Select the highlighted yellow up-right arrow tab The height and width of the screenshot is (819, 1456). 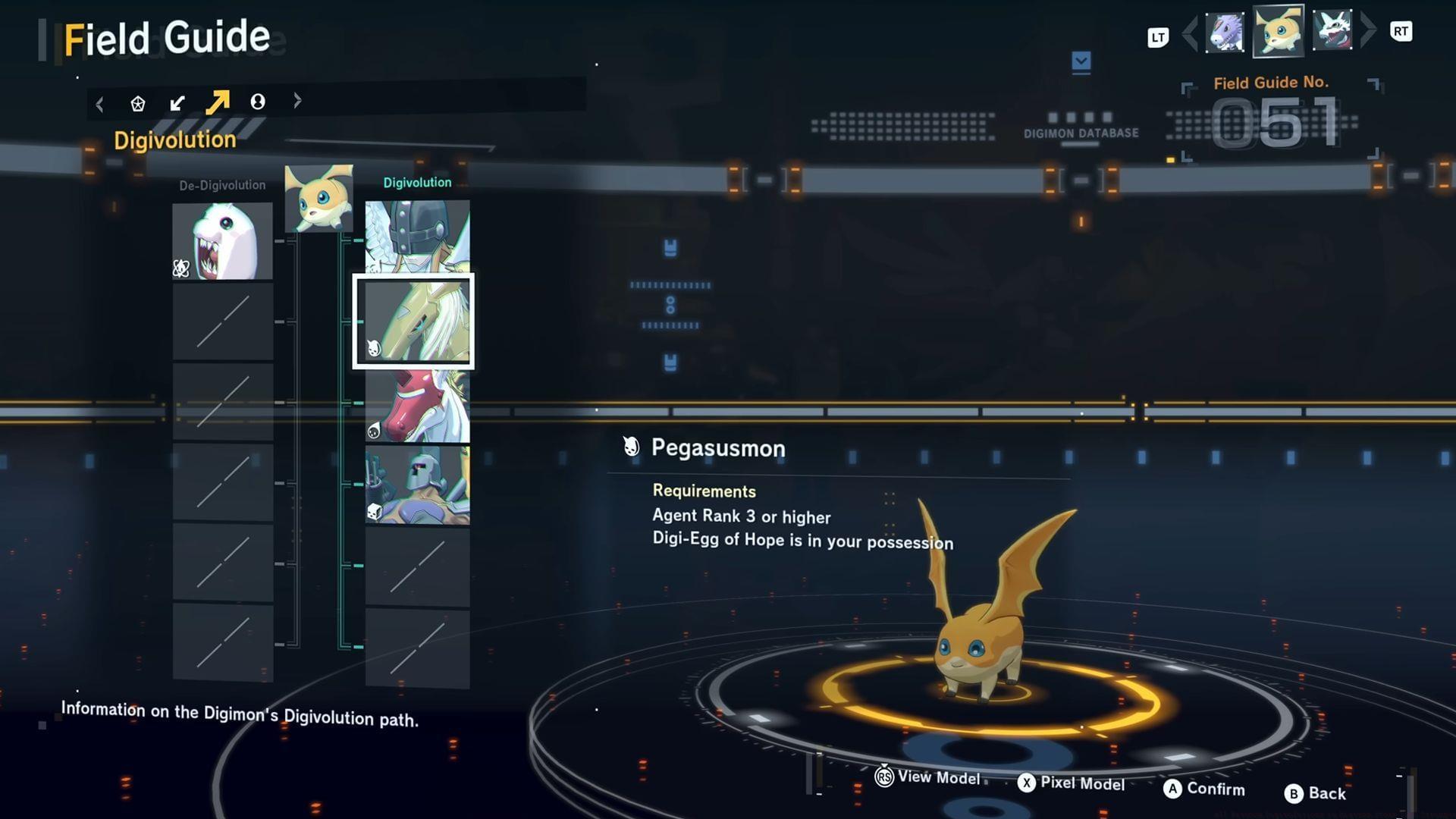pos(218,102)
